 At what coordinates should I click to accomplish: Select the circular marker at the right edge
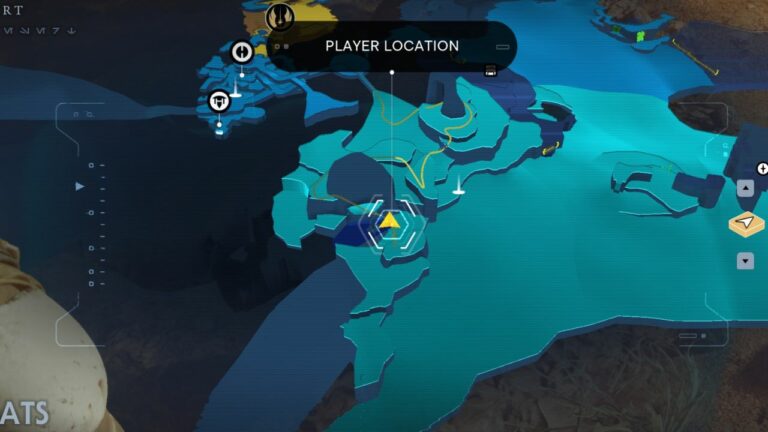pos(763,168)
